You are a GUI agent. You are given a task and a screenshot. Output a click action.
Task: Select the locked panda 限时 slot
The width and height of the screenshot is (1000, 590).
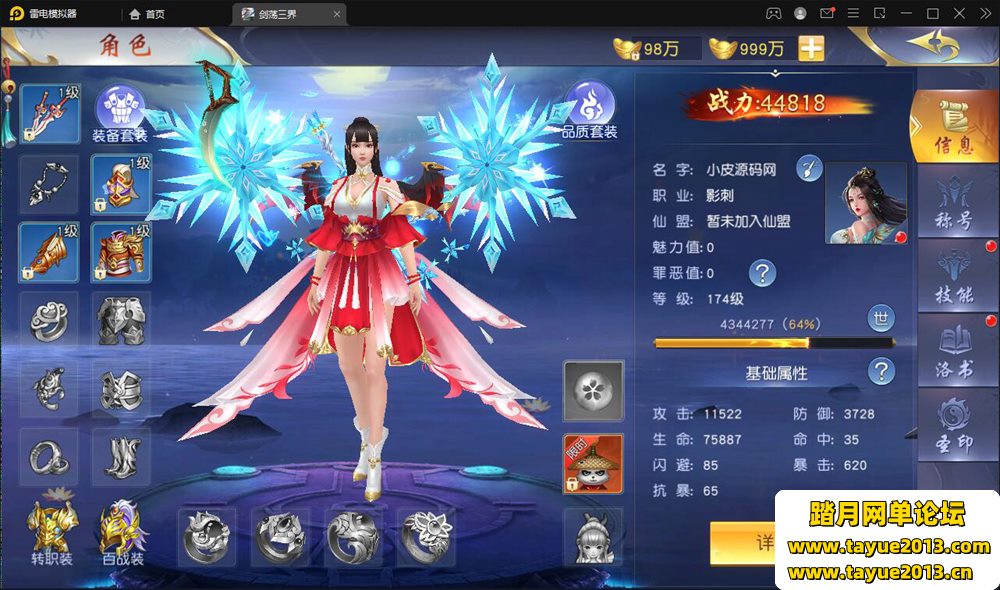[593, 463]
